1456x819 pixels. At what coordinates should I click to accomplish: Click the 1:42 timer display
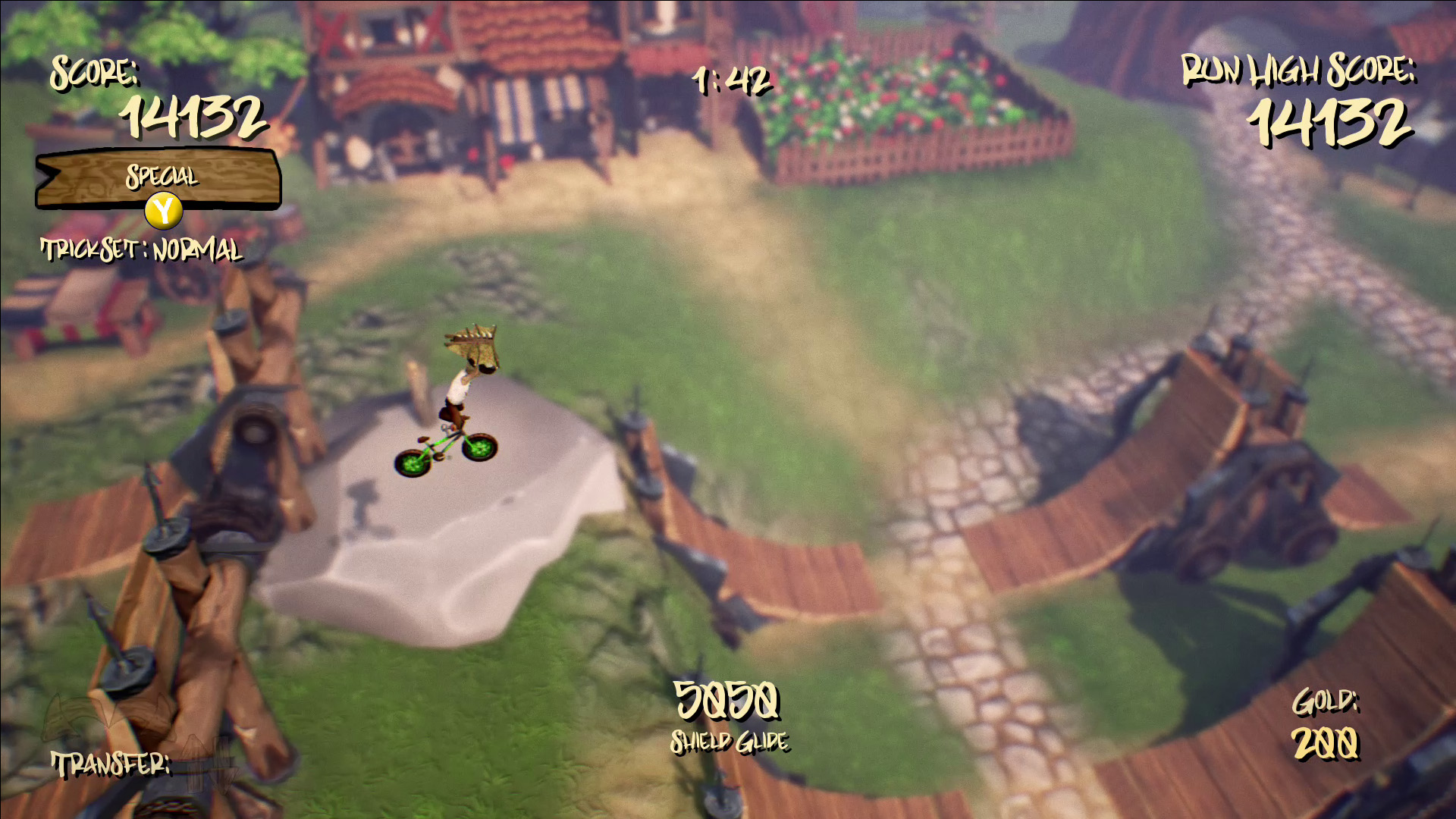click(x=730, y=81)
